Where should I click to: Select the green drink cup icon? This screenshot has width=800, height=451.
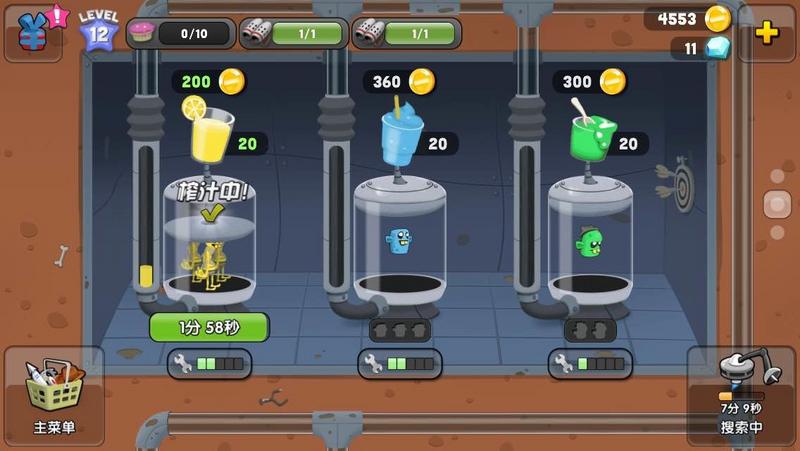pos(591,133)
